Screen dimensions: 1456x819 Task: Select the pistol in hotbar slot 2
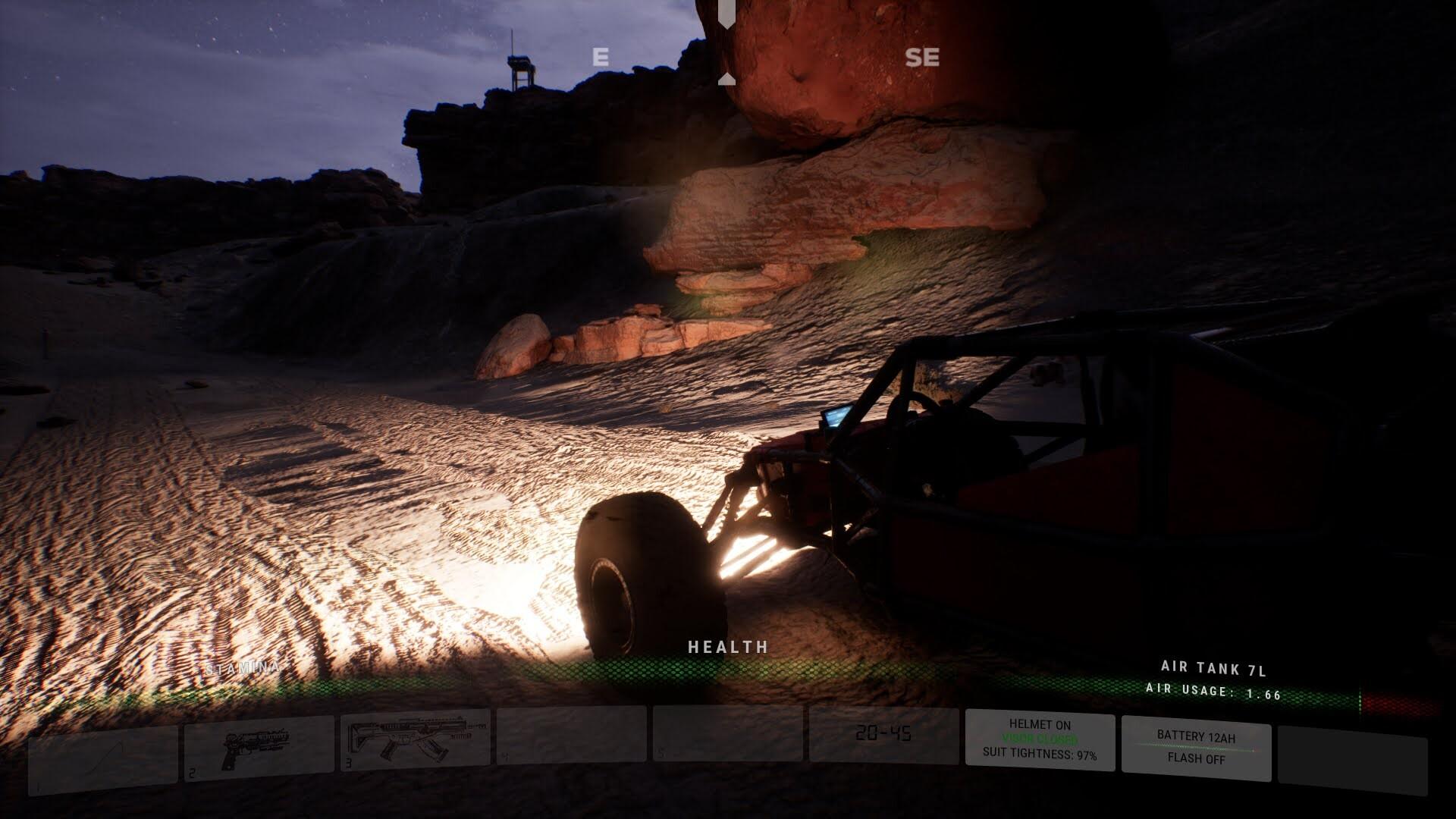point(258,747)
